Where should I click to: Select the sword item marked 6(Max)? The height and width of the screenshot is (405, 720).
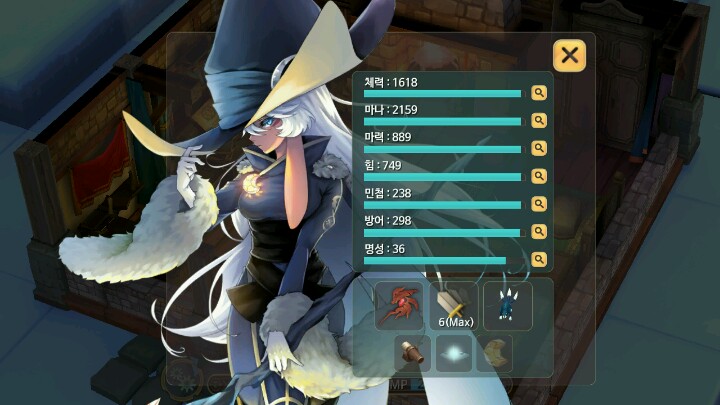coord(454,305)
